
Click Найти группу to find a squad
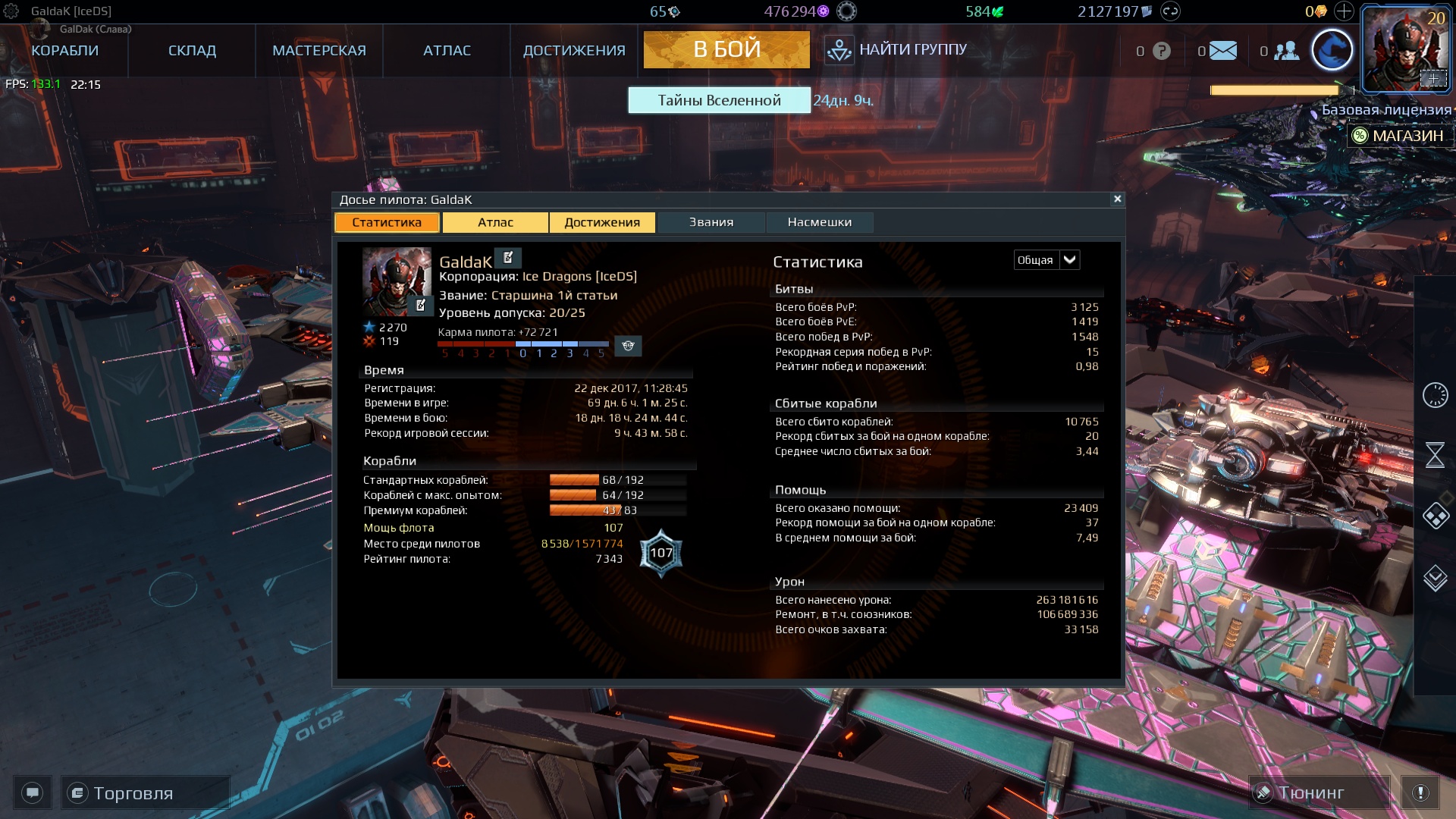(x=897, y=50)
